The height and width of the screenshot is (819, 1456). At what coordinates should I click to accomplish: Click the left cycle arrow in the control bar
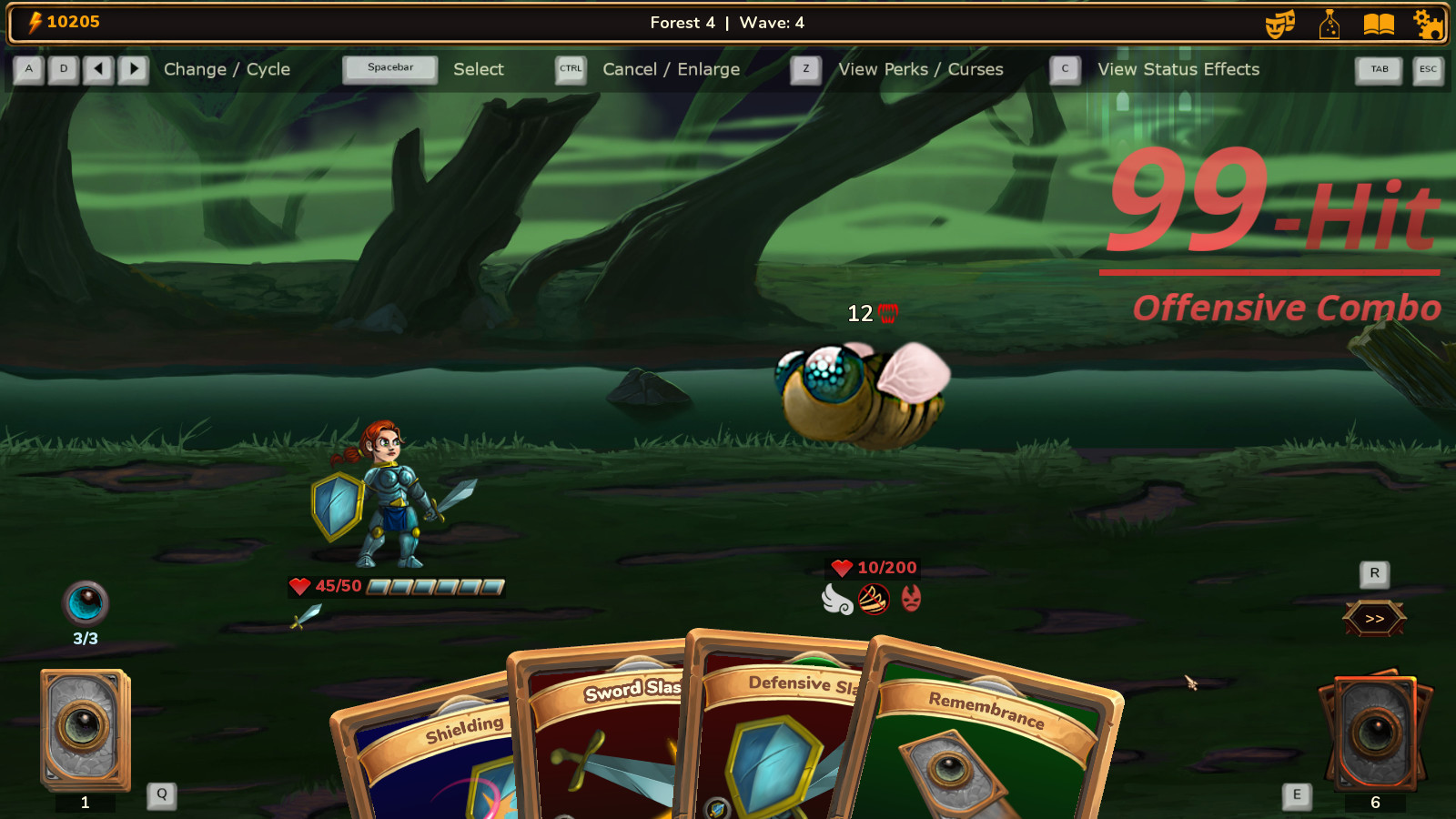click(x=96, y=69)
